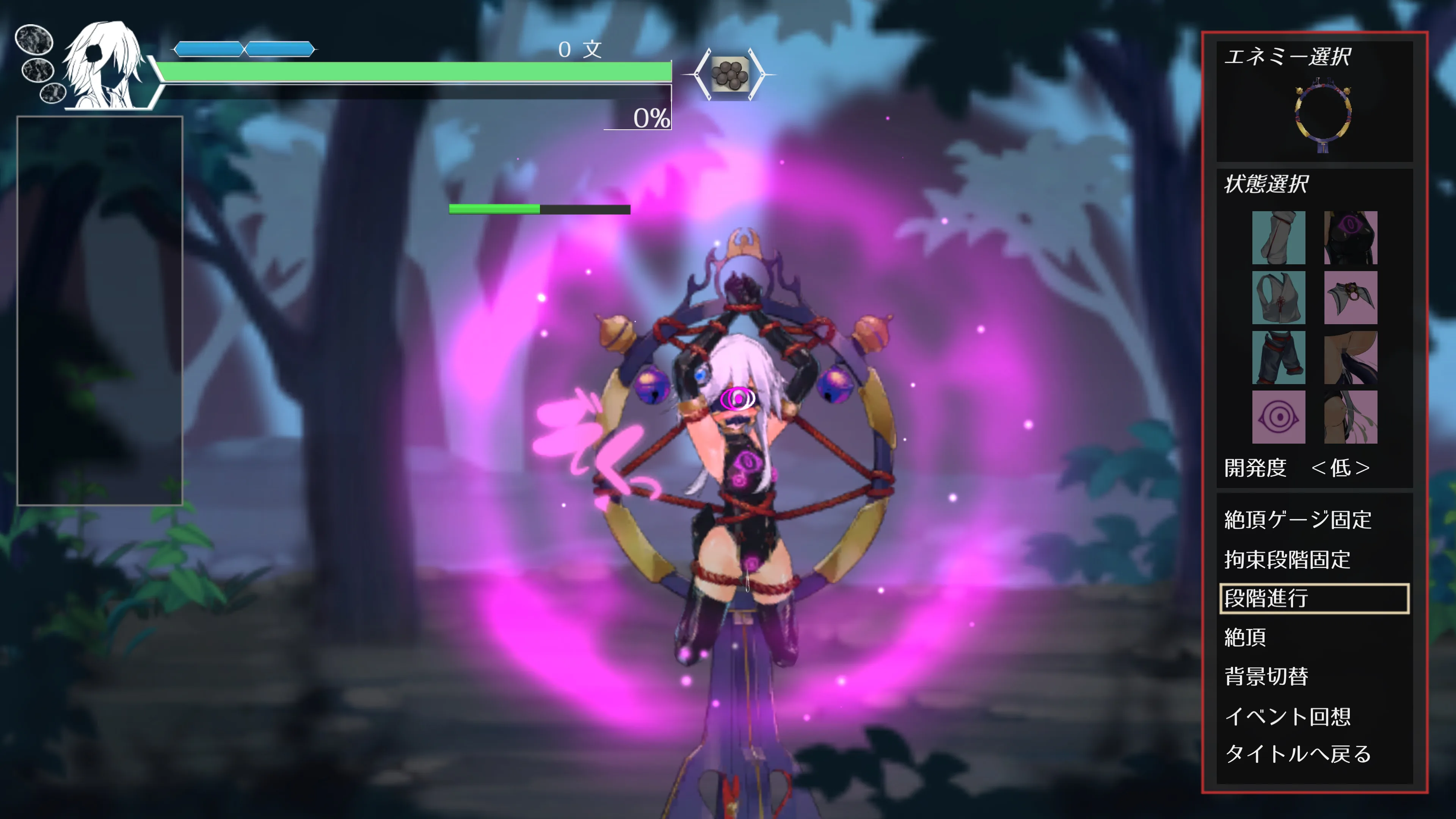
Task: Pick the trousers with red belt tile
Action: click(1278, 357)
